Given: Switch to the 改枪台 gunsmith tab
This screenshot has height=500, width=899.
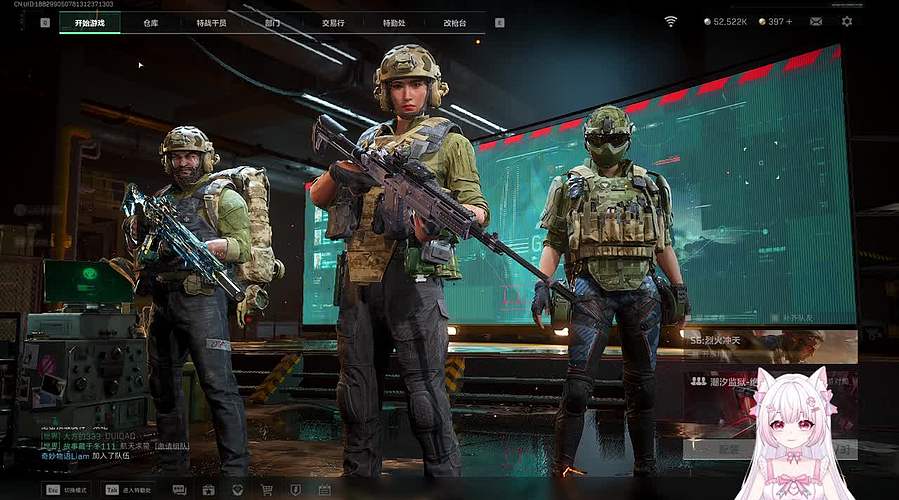Looking at the screenshot, I should coord(455,22).
